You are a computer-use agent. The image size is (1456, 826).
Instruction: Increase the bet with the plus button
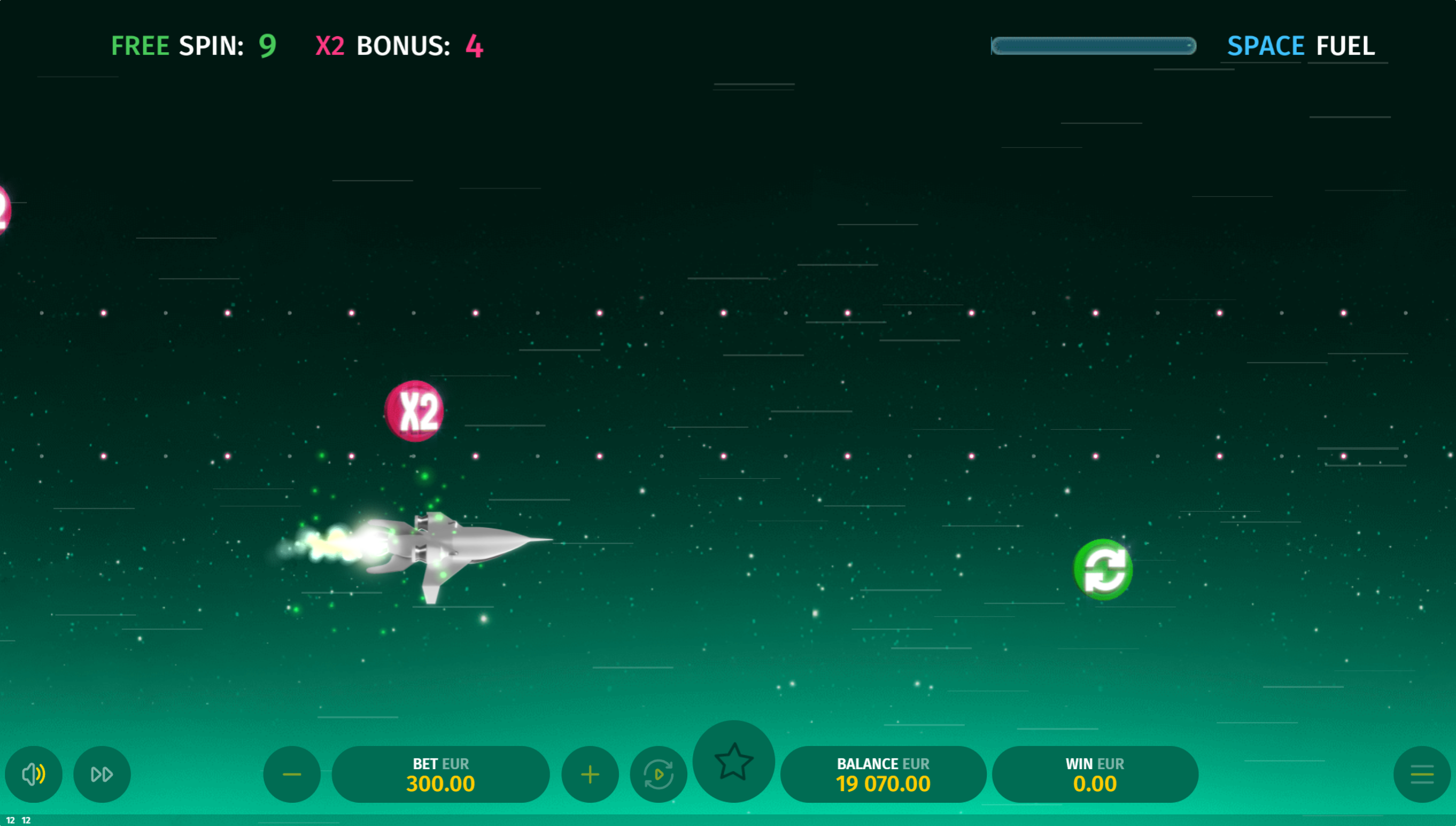589,774
